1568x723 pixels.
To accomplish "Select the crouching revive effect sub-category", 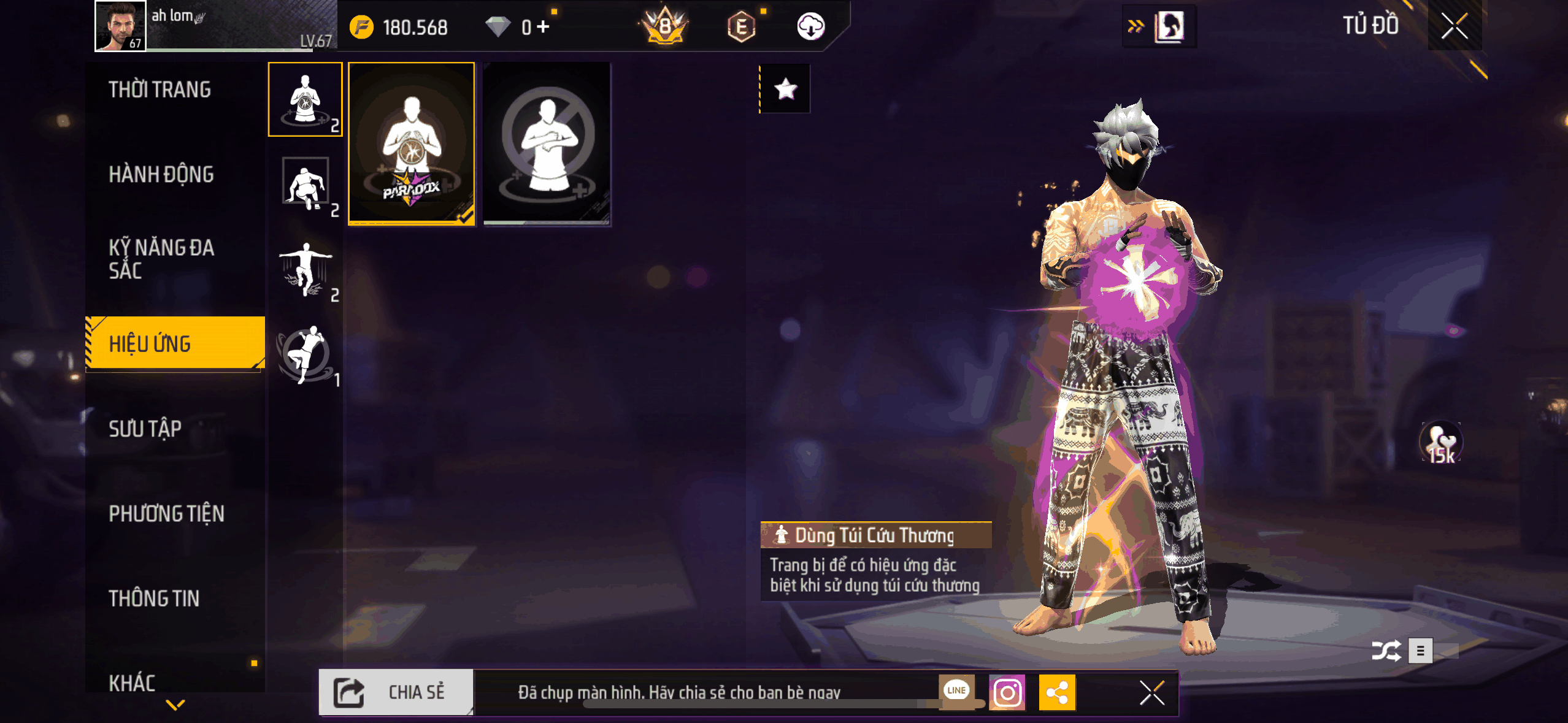I will pyautogui.click(x=306, y=184).
